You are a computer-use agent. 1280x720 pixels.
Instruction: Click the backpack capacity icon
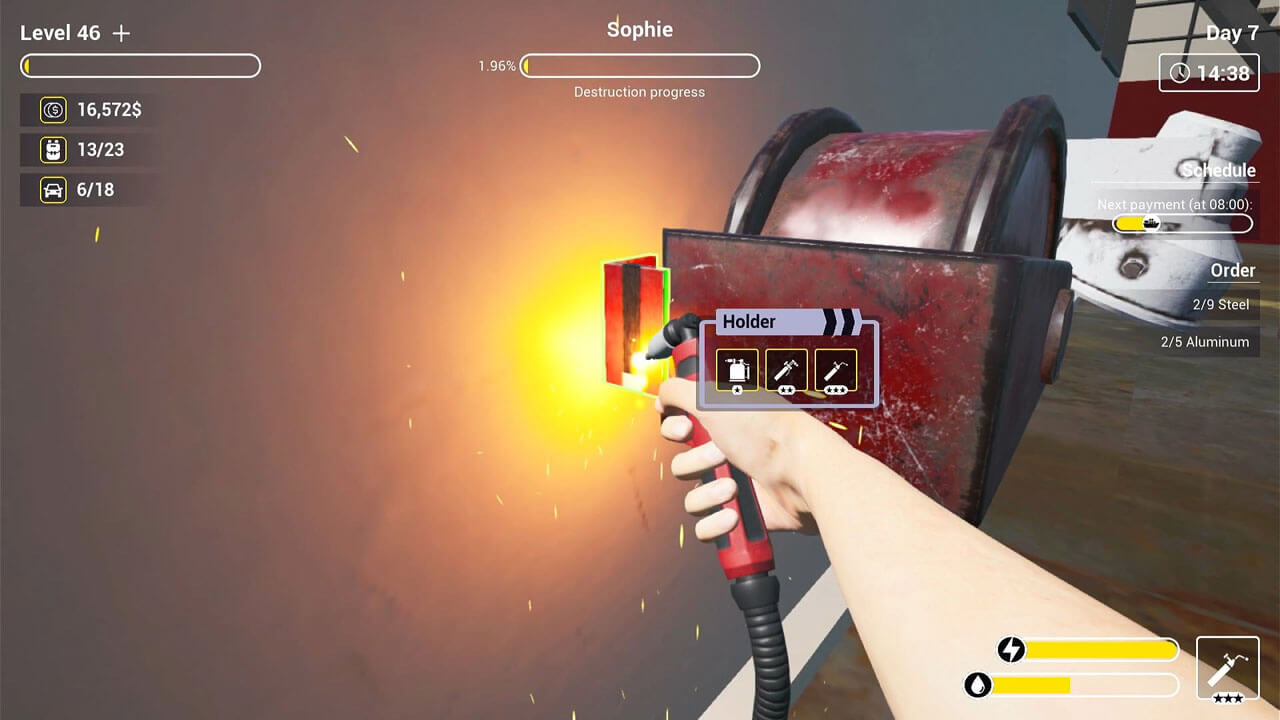pyautogui.click(x=53, y=150)
